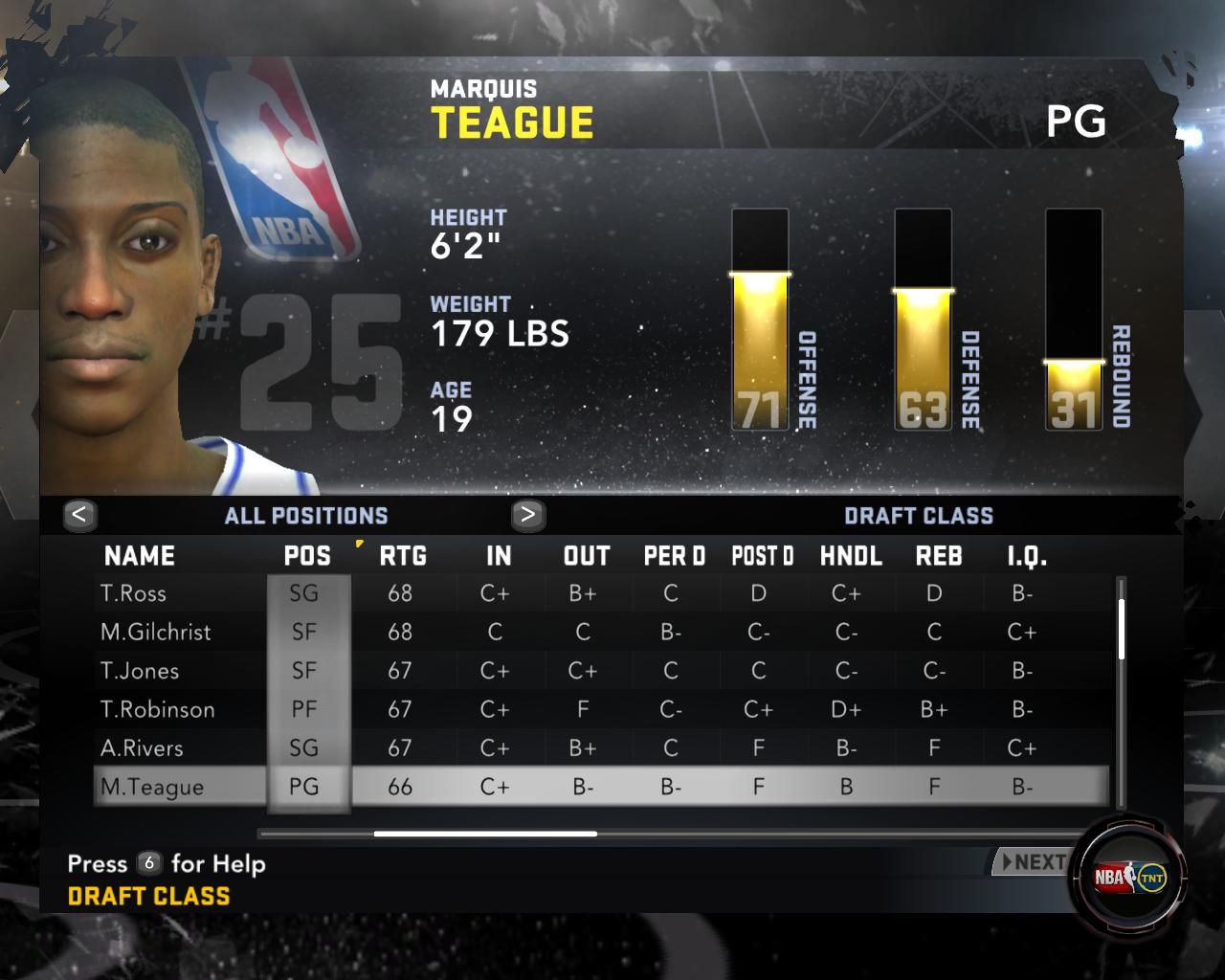Select the T.Jones player row
1225x980 pixels.
[140, 671]
